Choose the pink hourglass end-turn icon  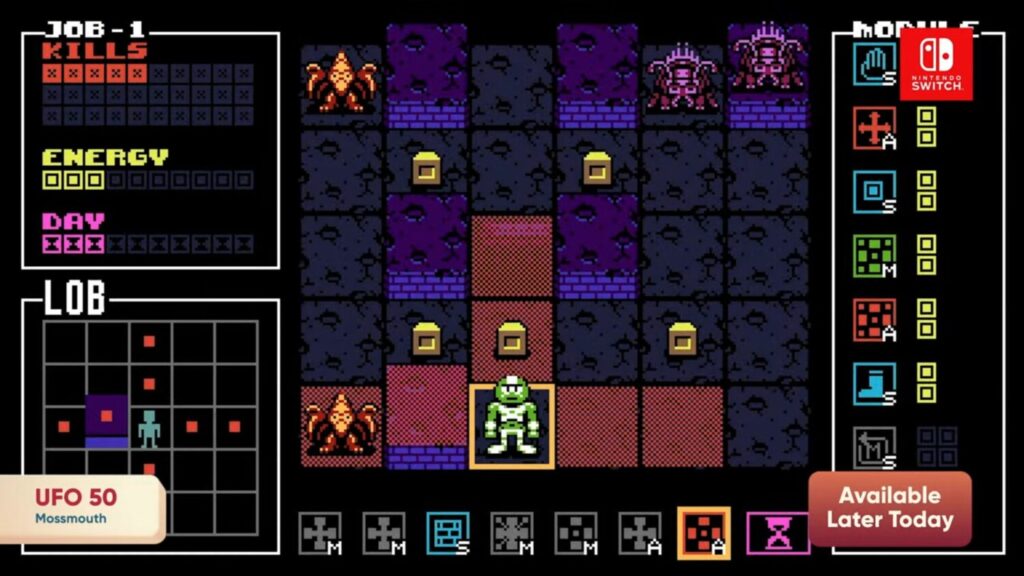tap(774, 532)
